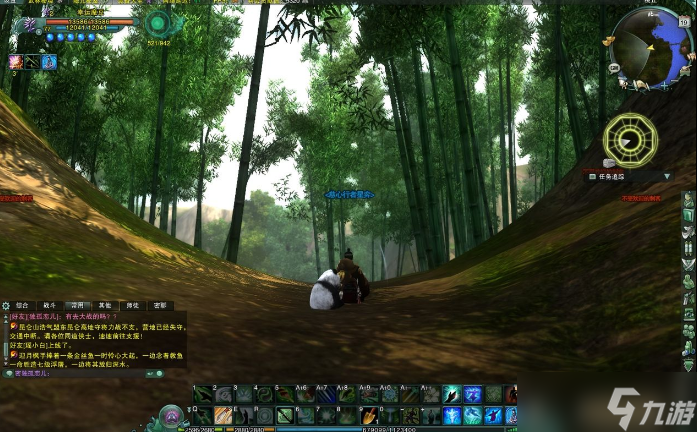Activate the orange-striped skill in lower hotbar

coord(223,413)
